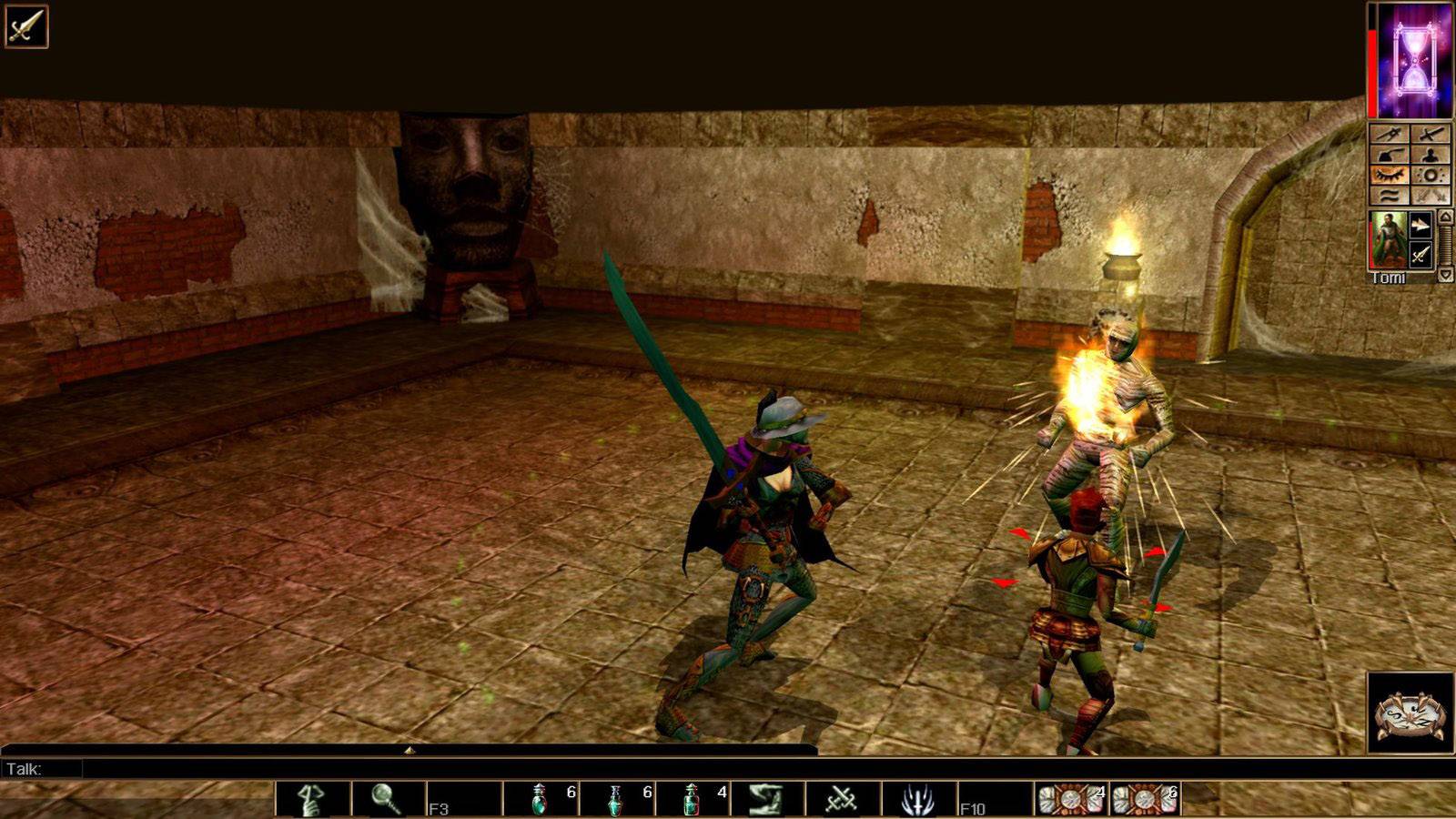The image size is (1456, 819).
Task: Select the person silhouette icon in the right panel
Action: point(1429,154)
